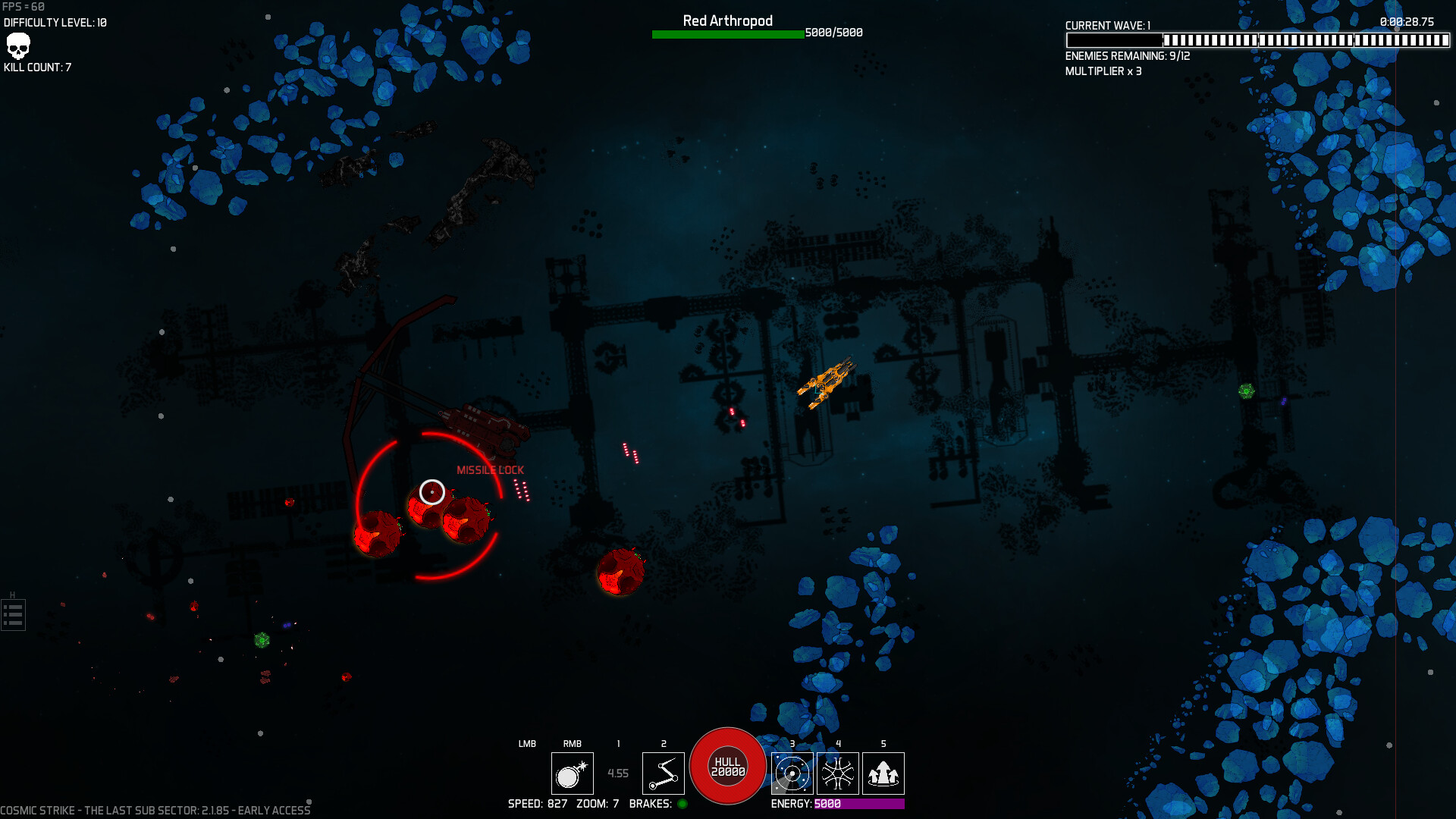This screenshot has height=819, width=1456.
Task: Activate the drone burst ability in slot 4
Action: [x=837, y=773]
